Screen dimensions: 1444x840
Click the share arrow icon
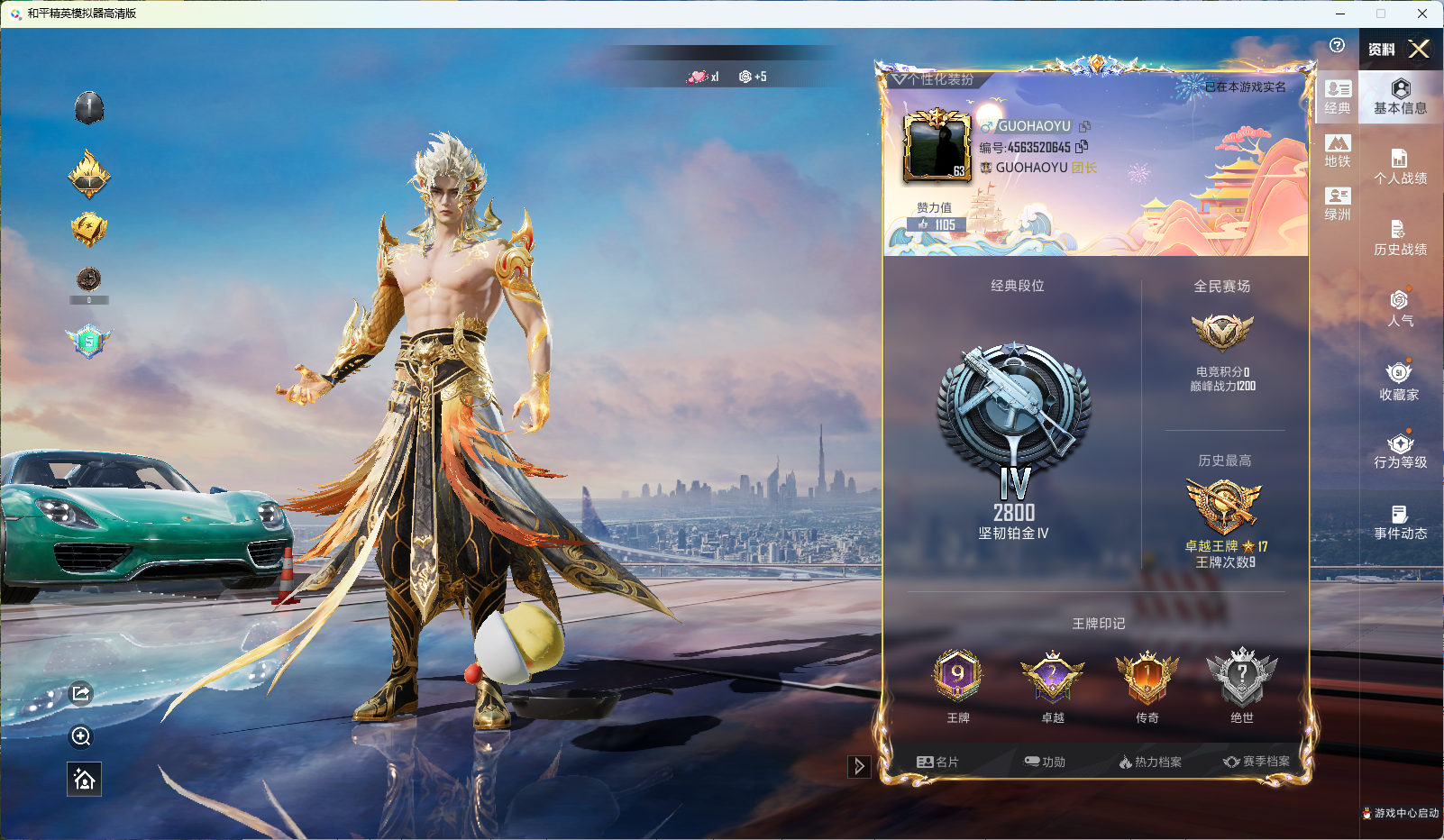tap(81, 693)
